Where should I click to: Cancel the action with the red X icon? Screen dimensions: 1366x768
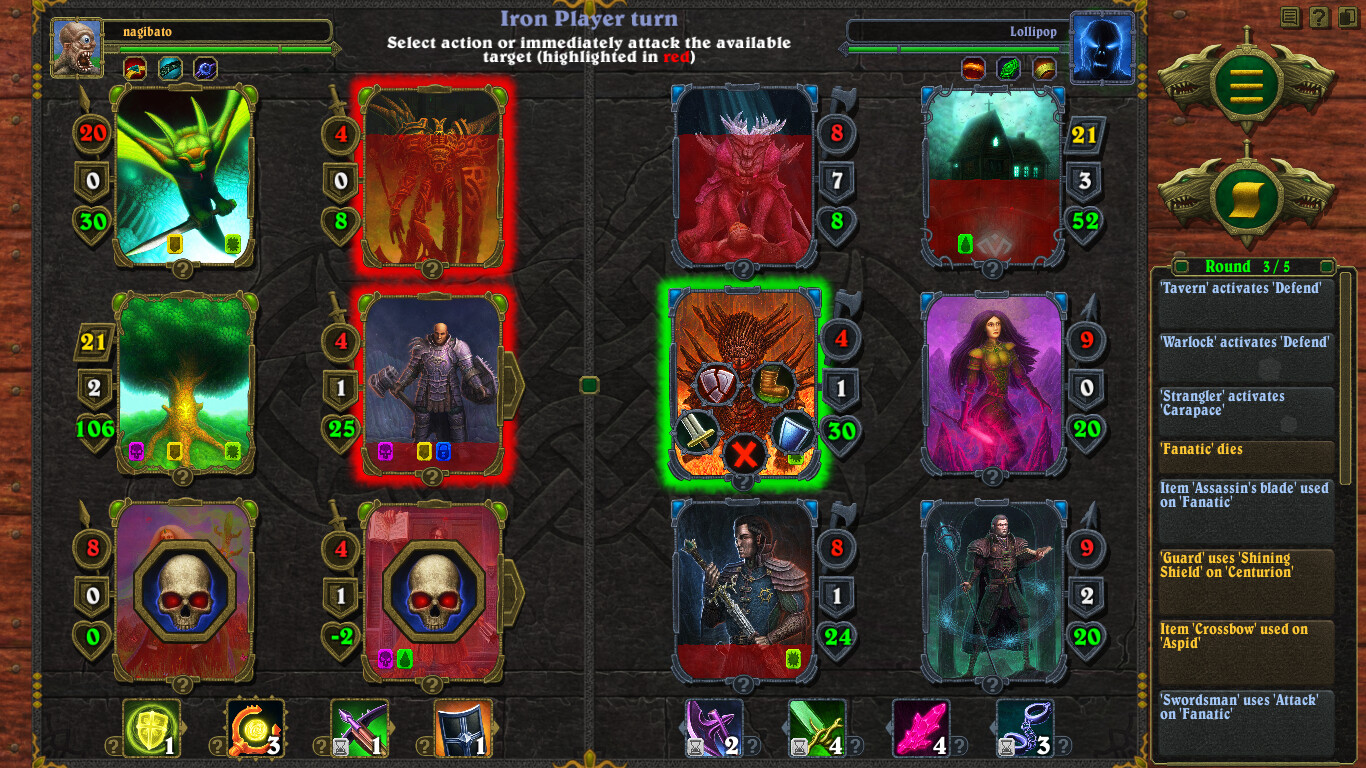tap(743, 452)
